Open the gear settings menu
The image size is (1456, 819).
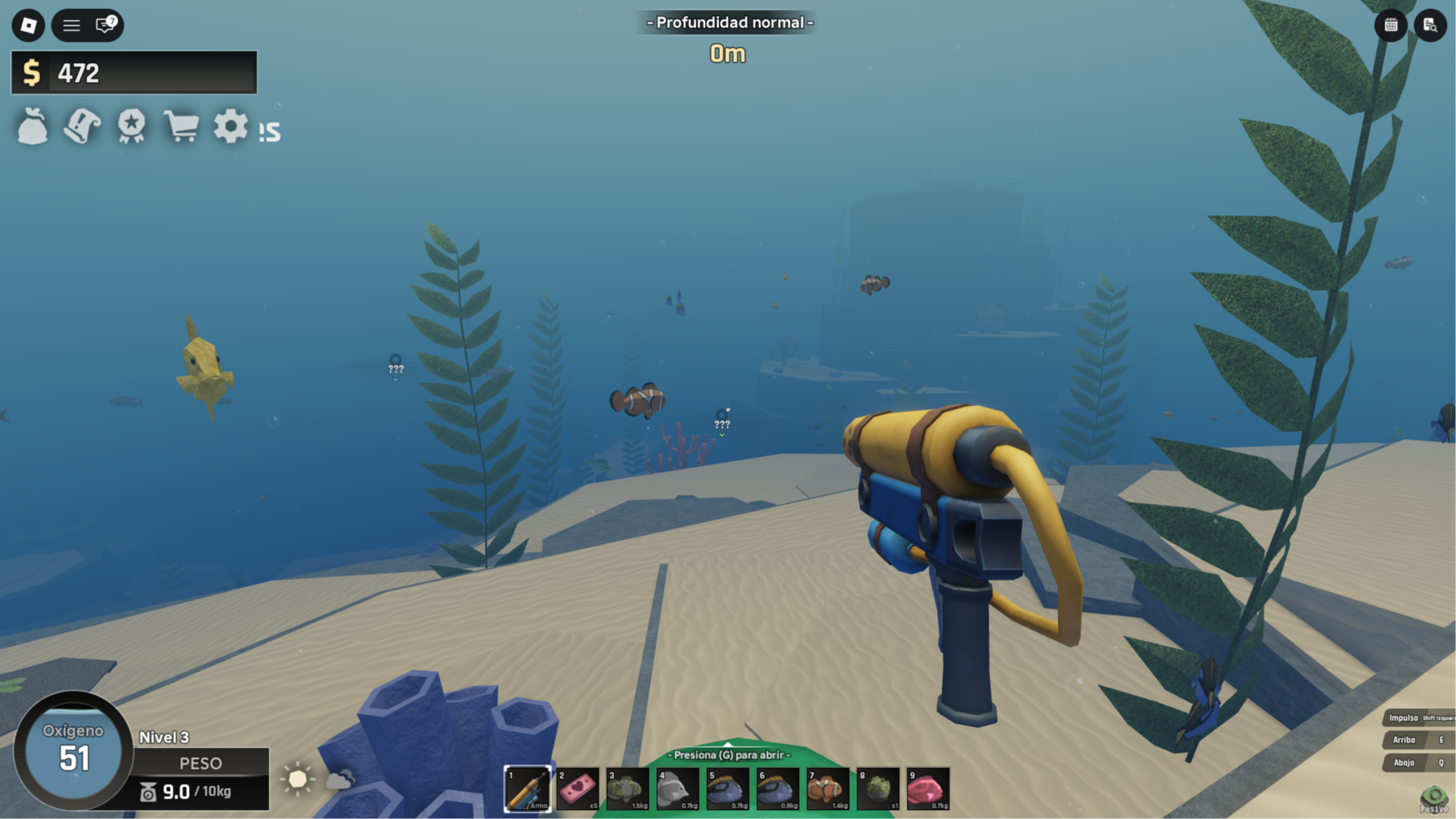pos(230,126)
